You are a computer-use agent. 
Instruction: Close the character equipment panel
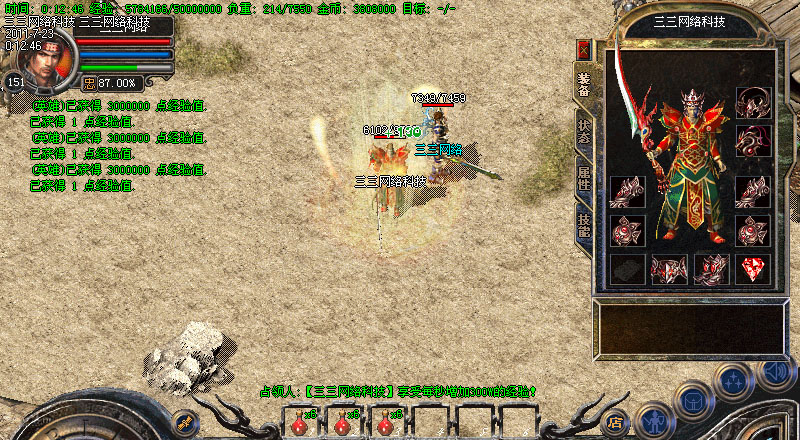point(584,49)
